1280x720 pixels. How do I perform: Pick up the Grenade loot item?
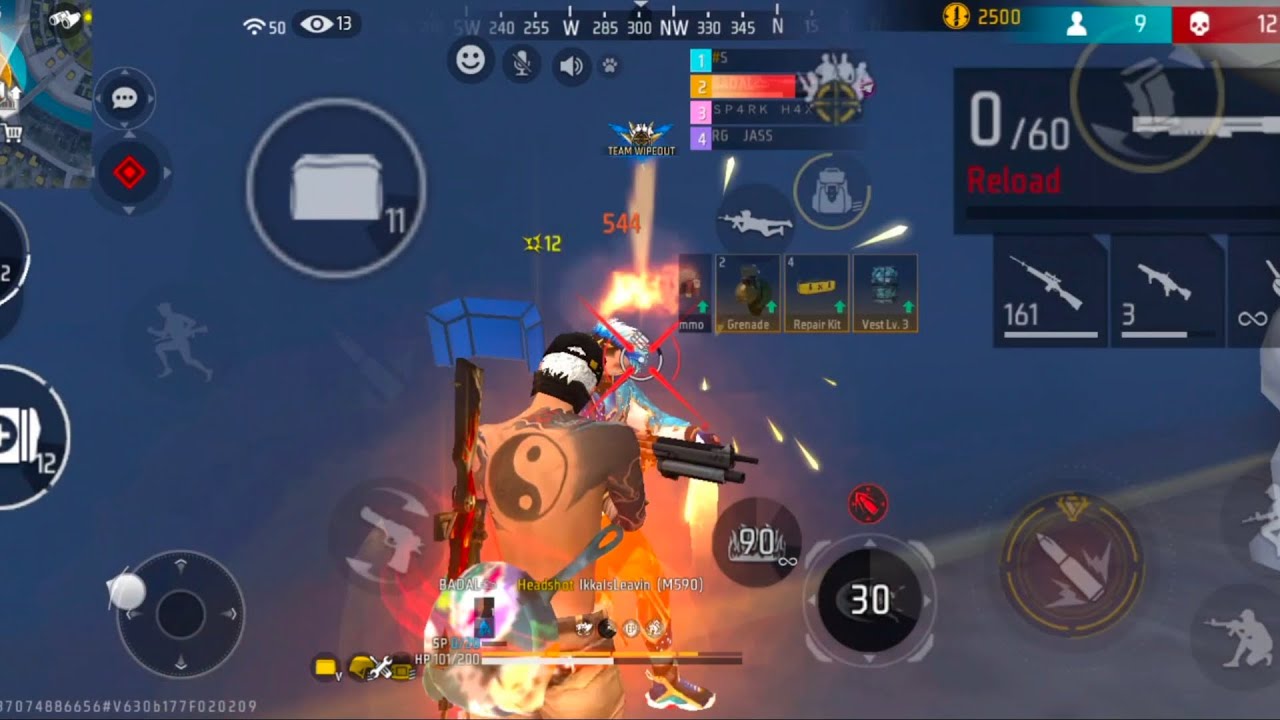(x=748, y=294)
